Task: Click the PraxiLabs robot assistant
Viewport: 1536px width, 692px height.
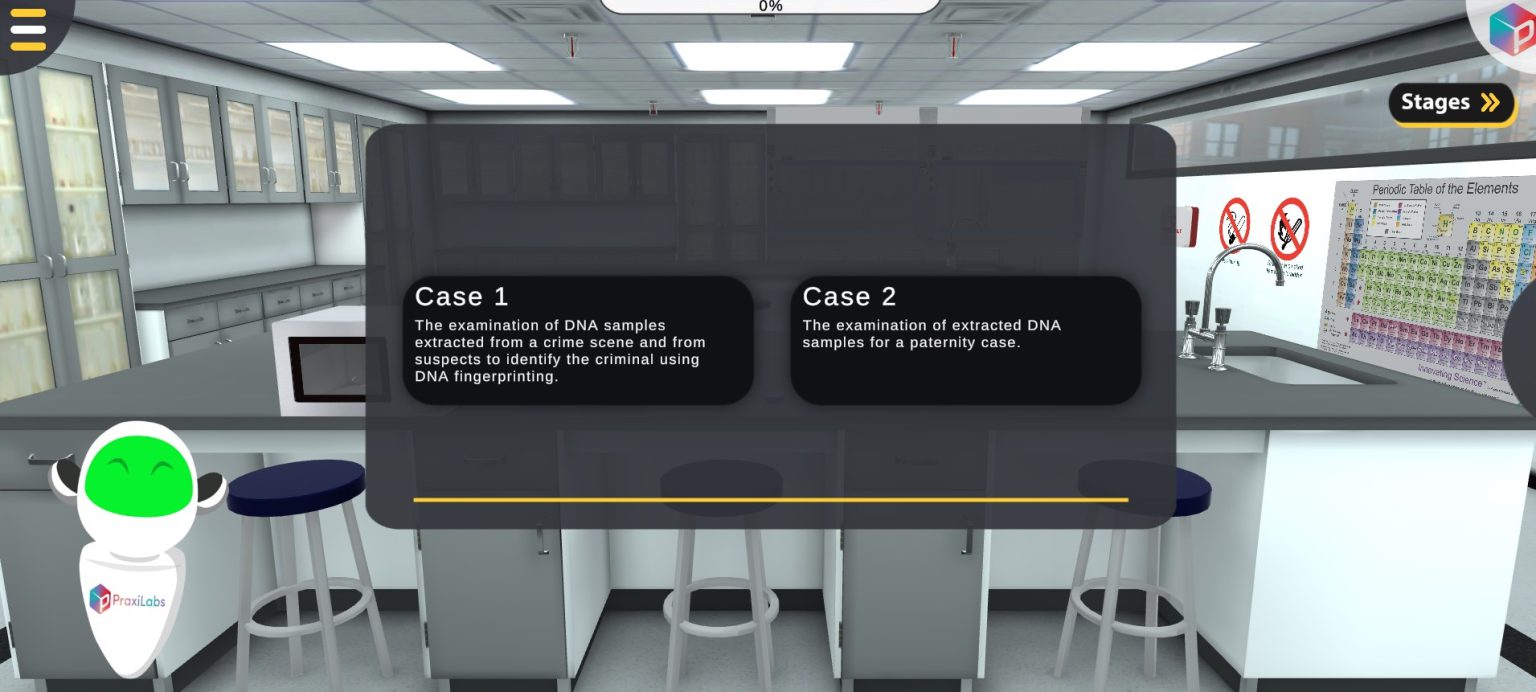Action: pyautogui.click(x=136, y=540)
